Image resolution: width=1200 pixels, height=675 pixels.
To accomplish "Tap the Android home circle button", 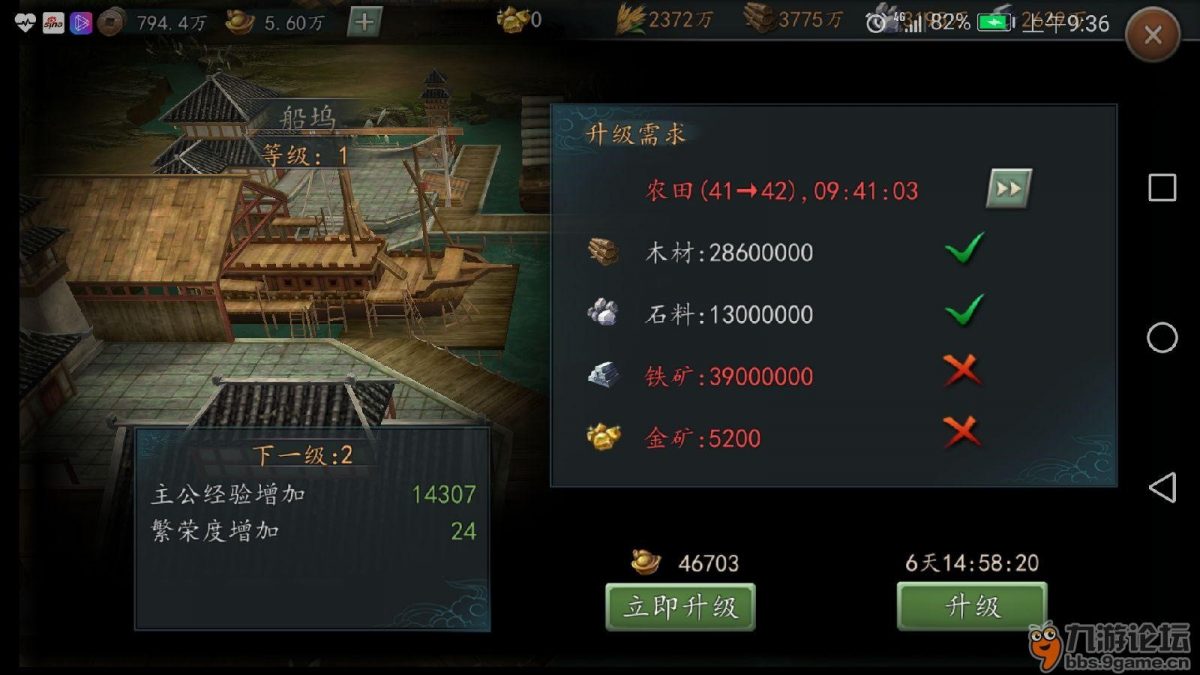I will pos(1161,338).
